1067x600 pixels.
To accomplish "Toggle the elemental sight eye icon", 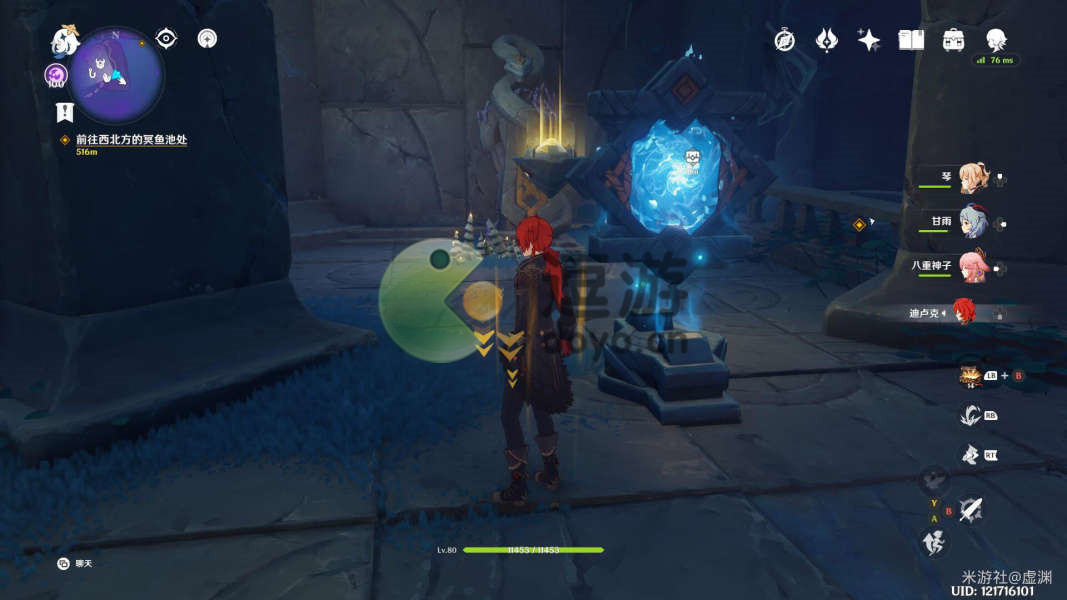I will point(166,39).
